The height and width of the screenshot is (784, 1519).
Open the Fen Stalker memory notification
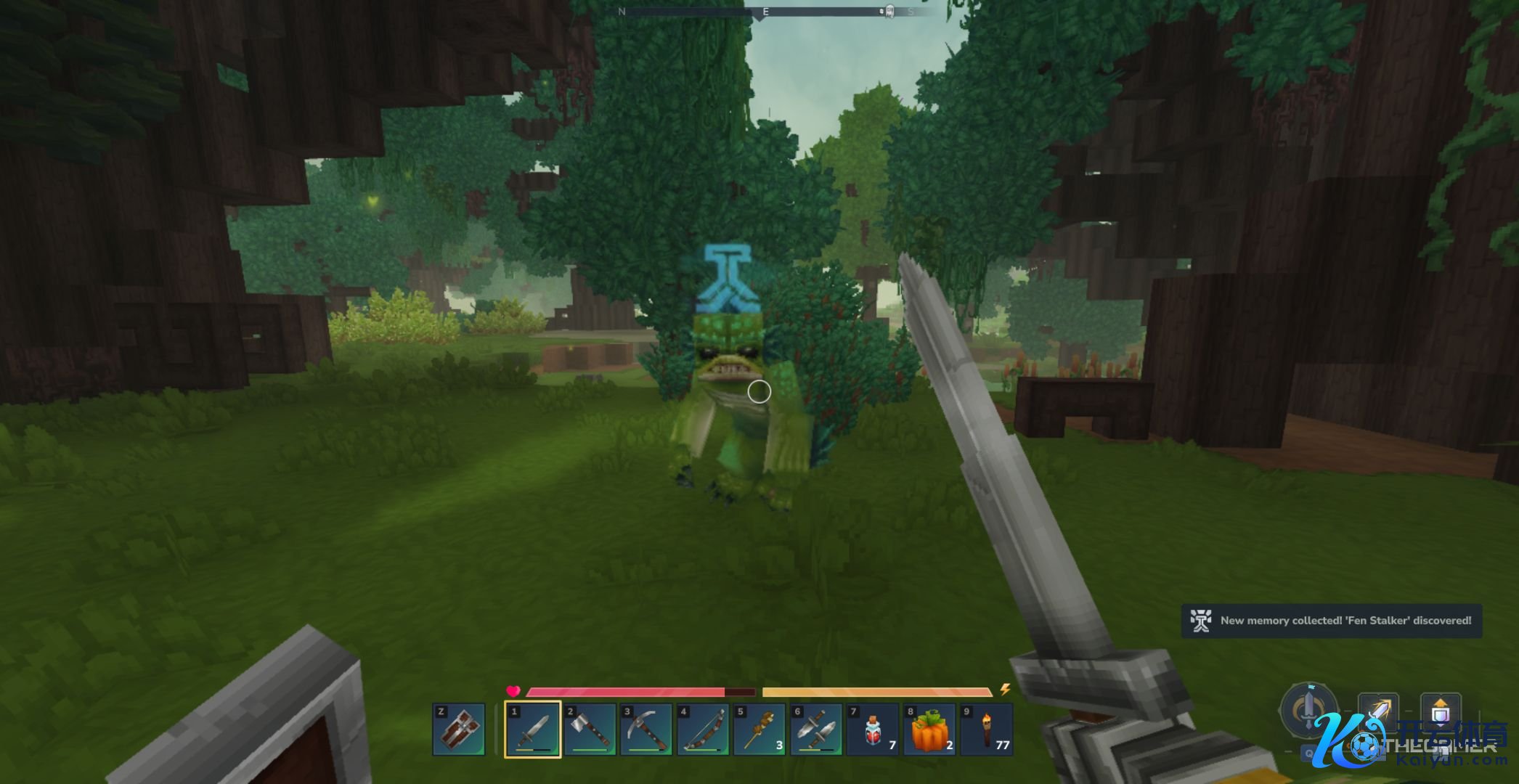point(1332,621)
